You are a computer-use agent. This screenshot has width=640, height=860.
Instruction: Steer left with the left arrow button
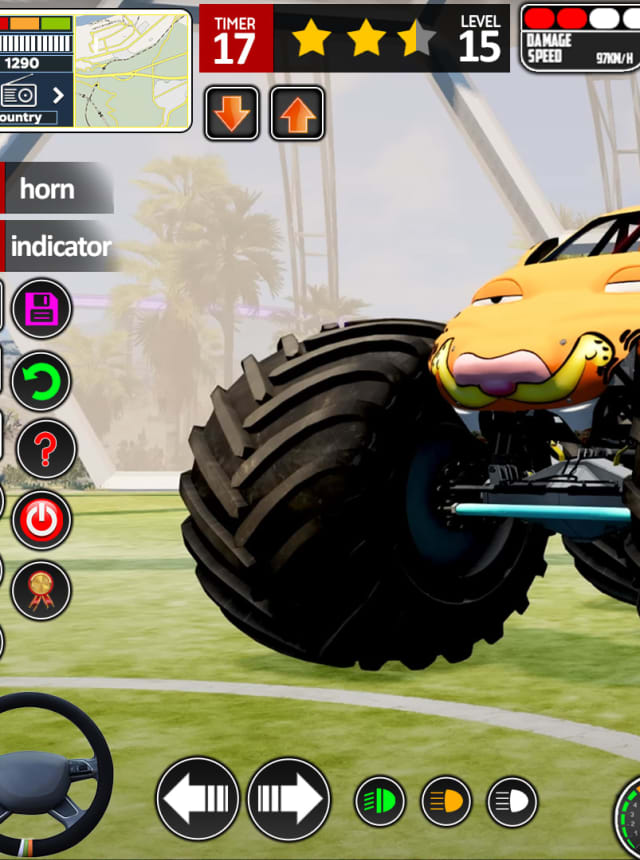coord(198,799)
